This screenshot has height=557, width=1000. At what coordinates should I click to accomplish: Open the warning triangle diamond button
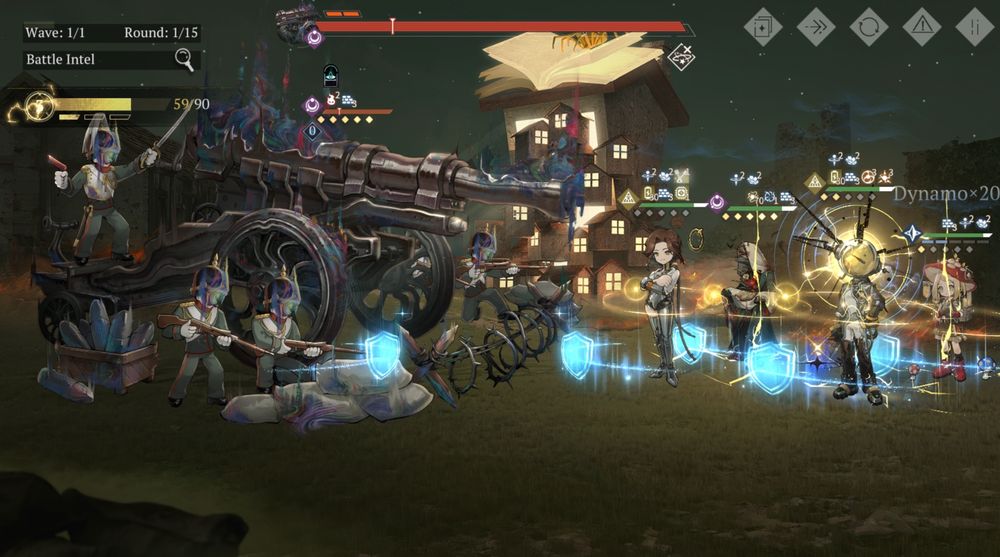click(922, 27)
